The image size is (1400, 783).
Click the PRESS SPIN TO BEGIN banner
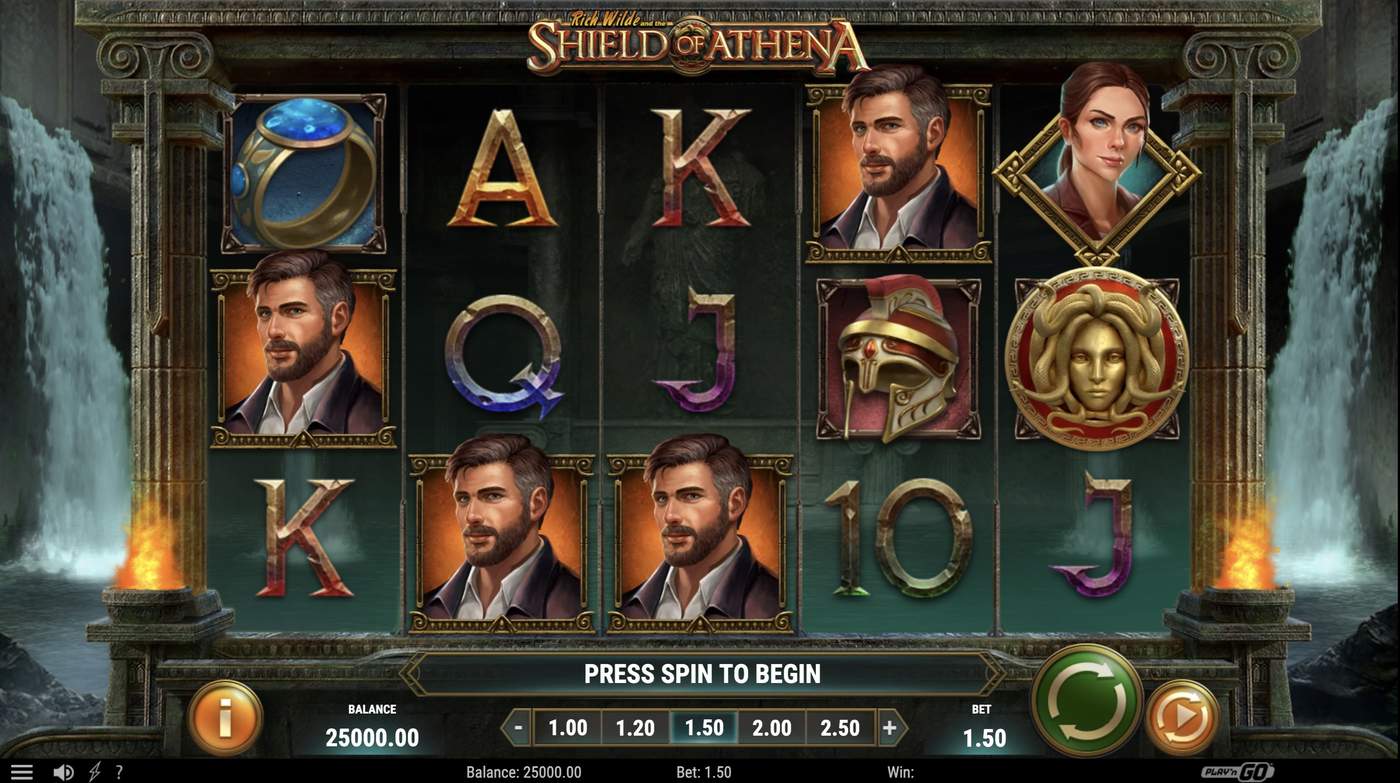coord(704,674)
